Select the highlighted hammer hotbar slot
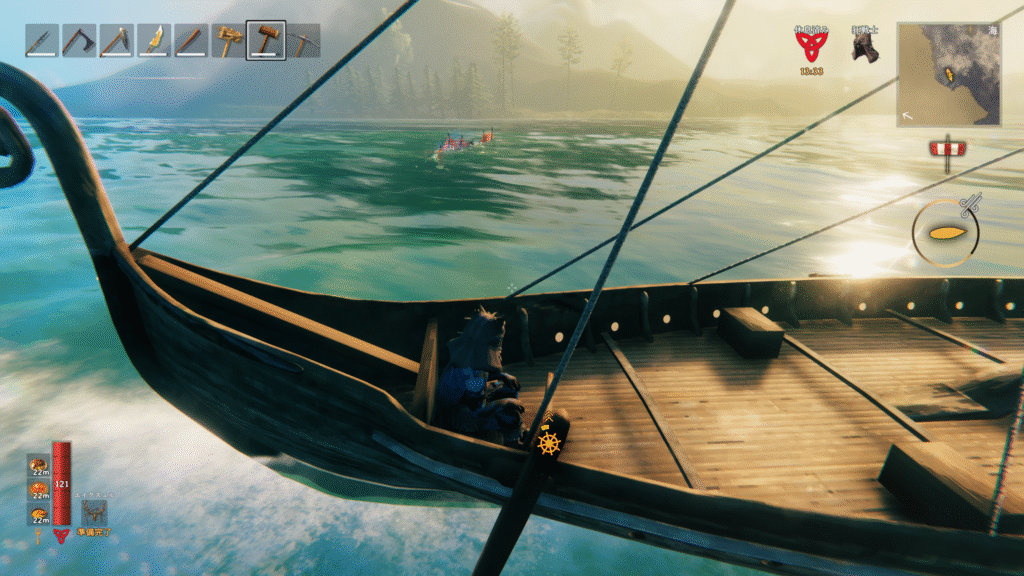Viewport: 1024px width, 576px height. click(x=266, y=41)
